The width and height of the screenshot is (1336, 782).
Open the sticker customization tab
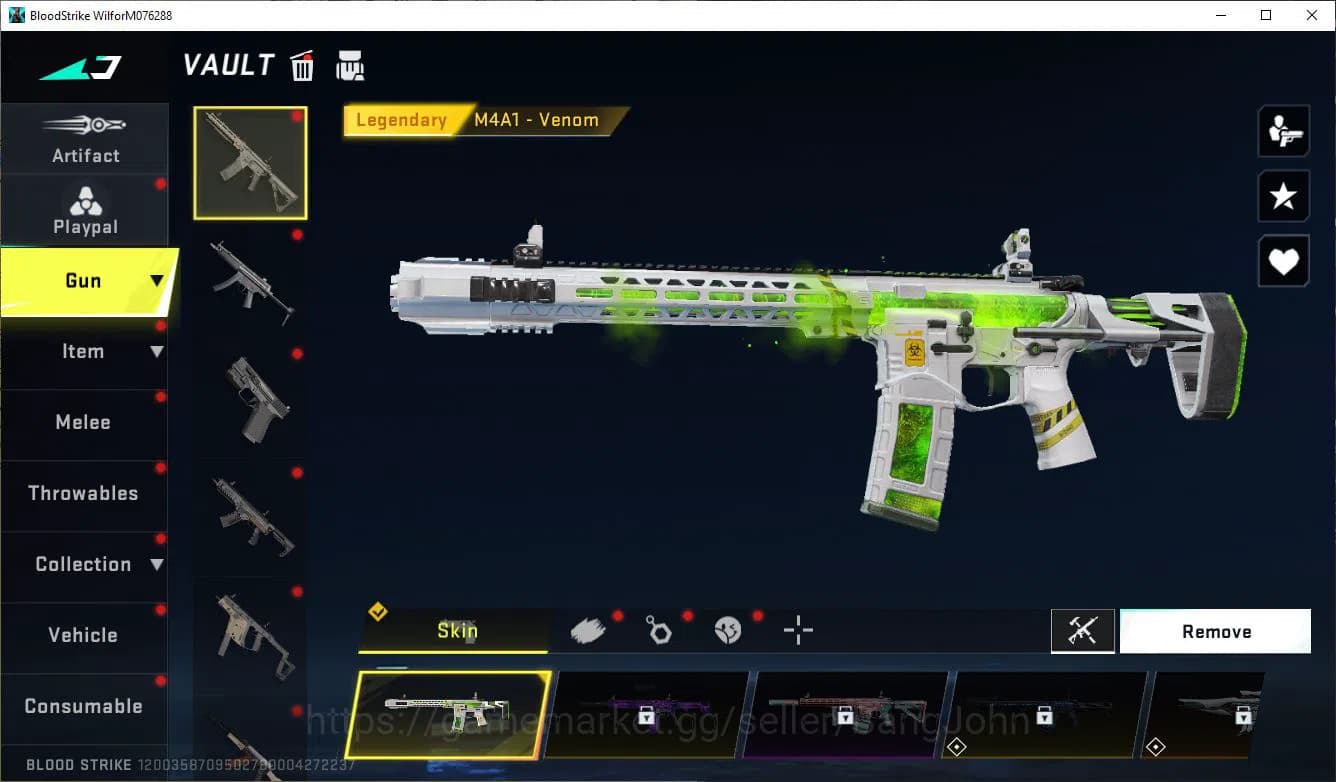point(728,629)
